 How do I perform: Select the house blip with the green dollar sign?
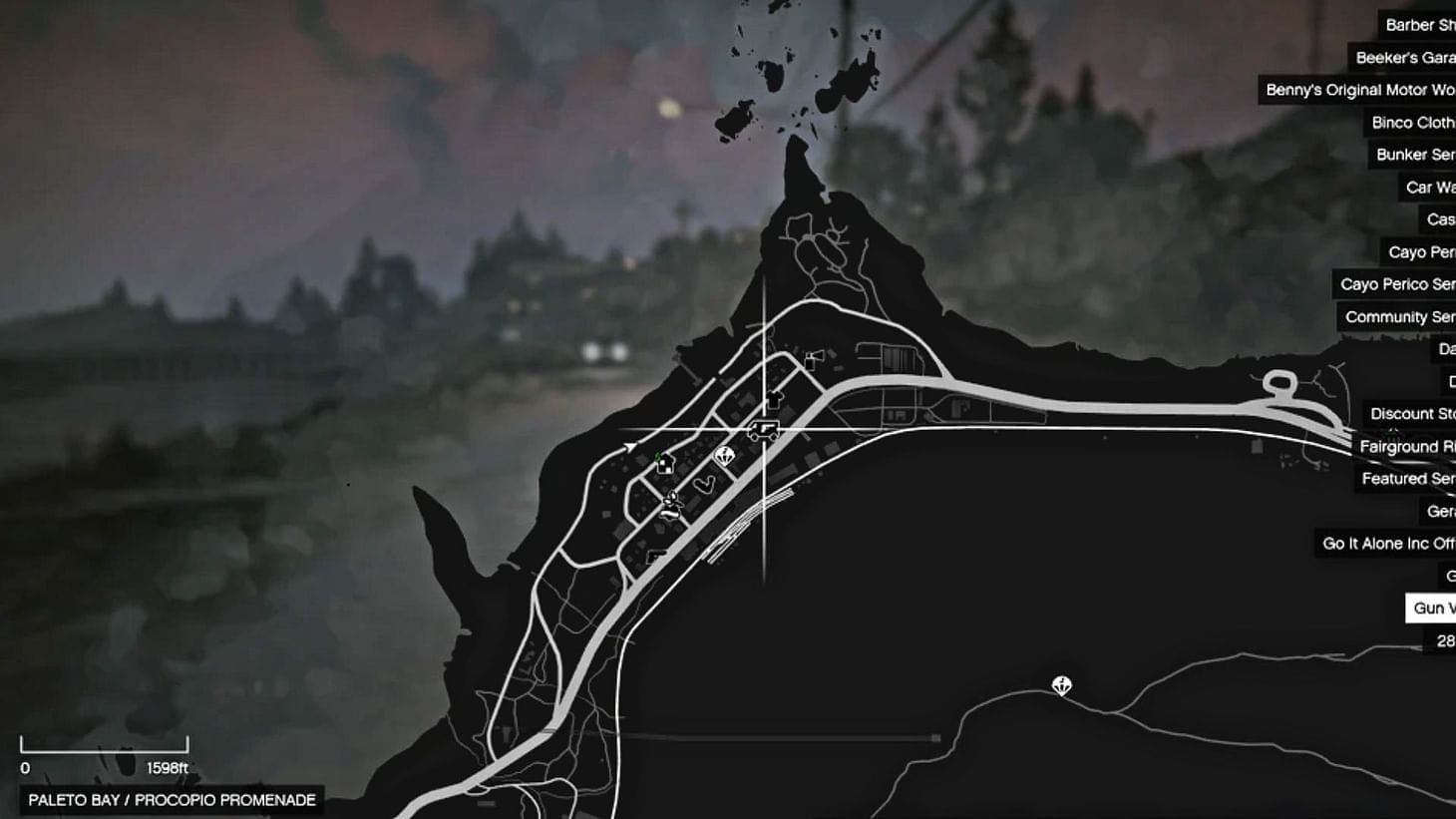pos(665,463)
